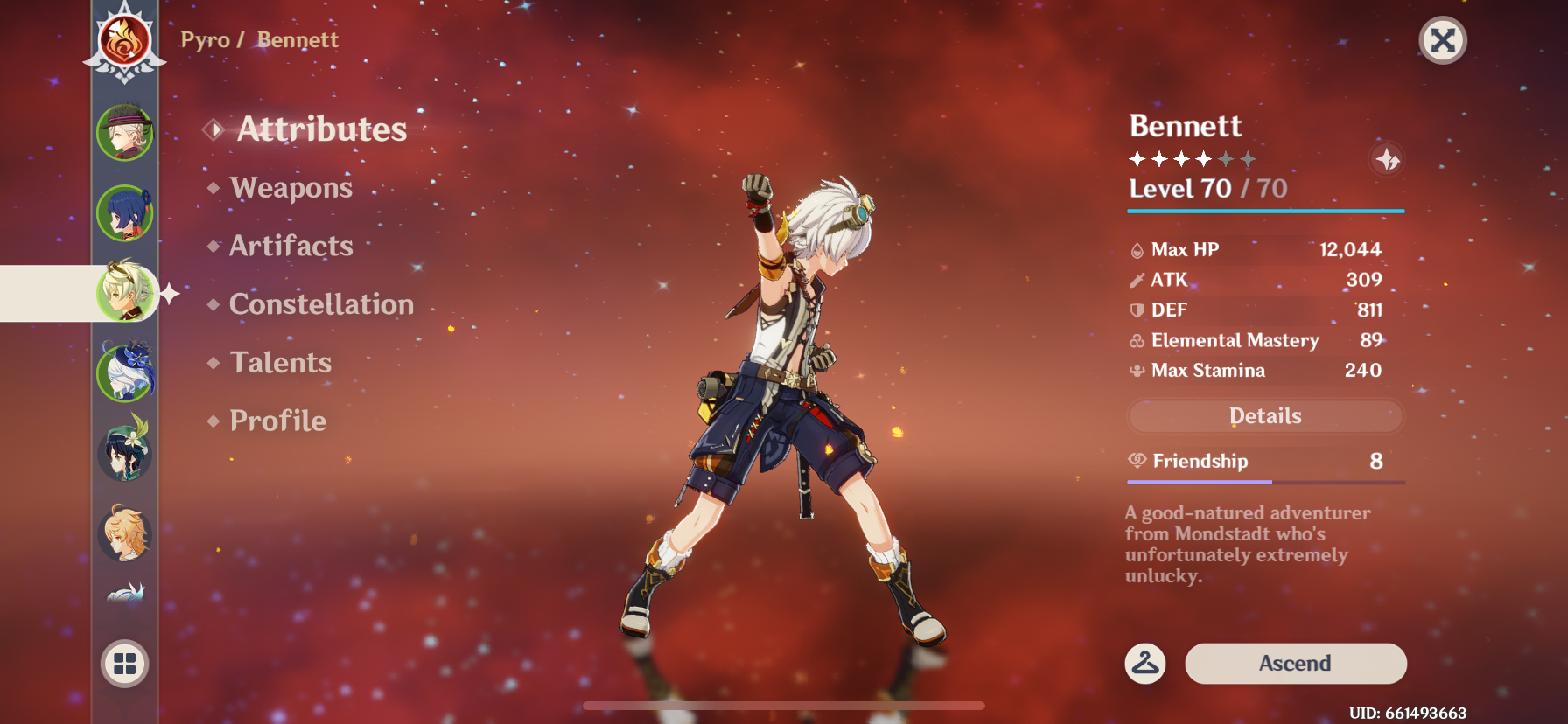Select the top portrait with the flowered hat
Screen dimensions: 1568x724
[x=124, y=131]
